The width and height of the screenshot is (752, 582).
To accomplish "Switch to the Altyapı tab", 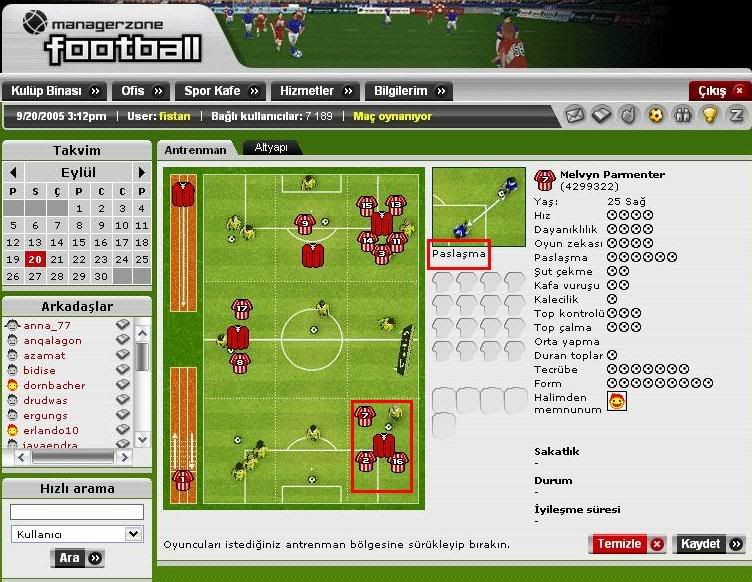I will pos(271,147).
